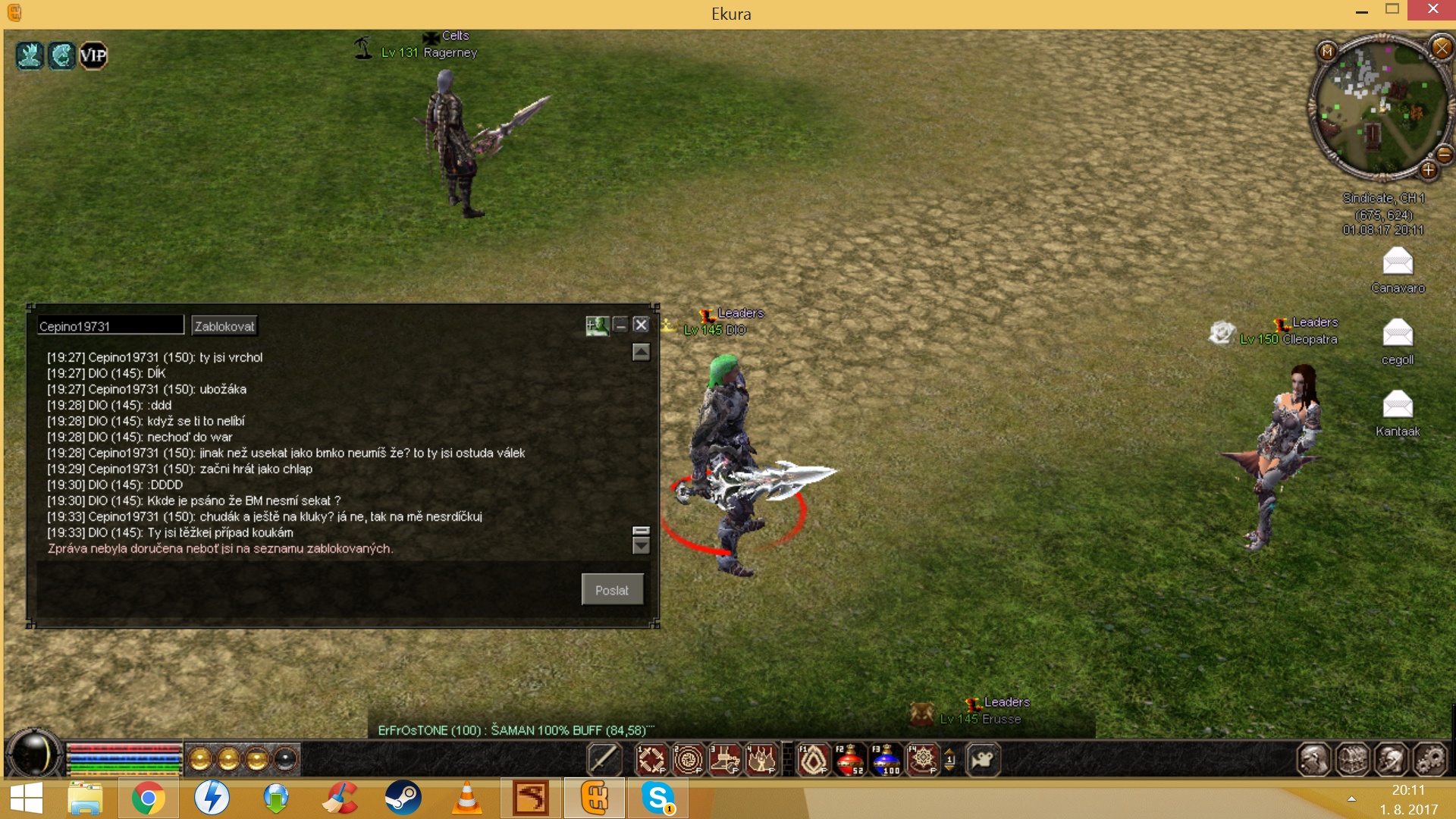The image size is (1456, 819).
Task: Minimize the whisper chat window
Action: tap(620, 325)
